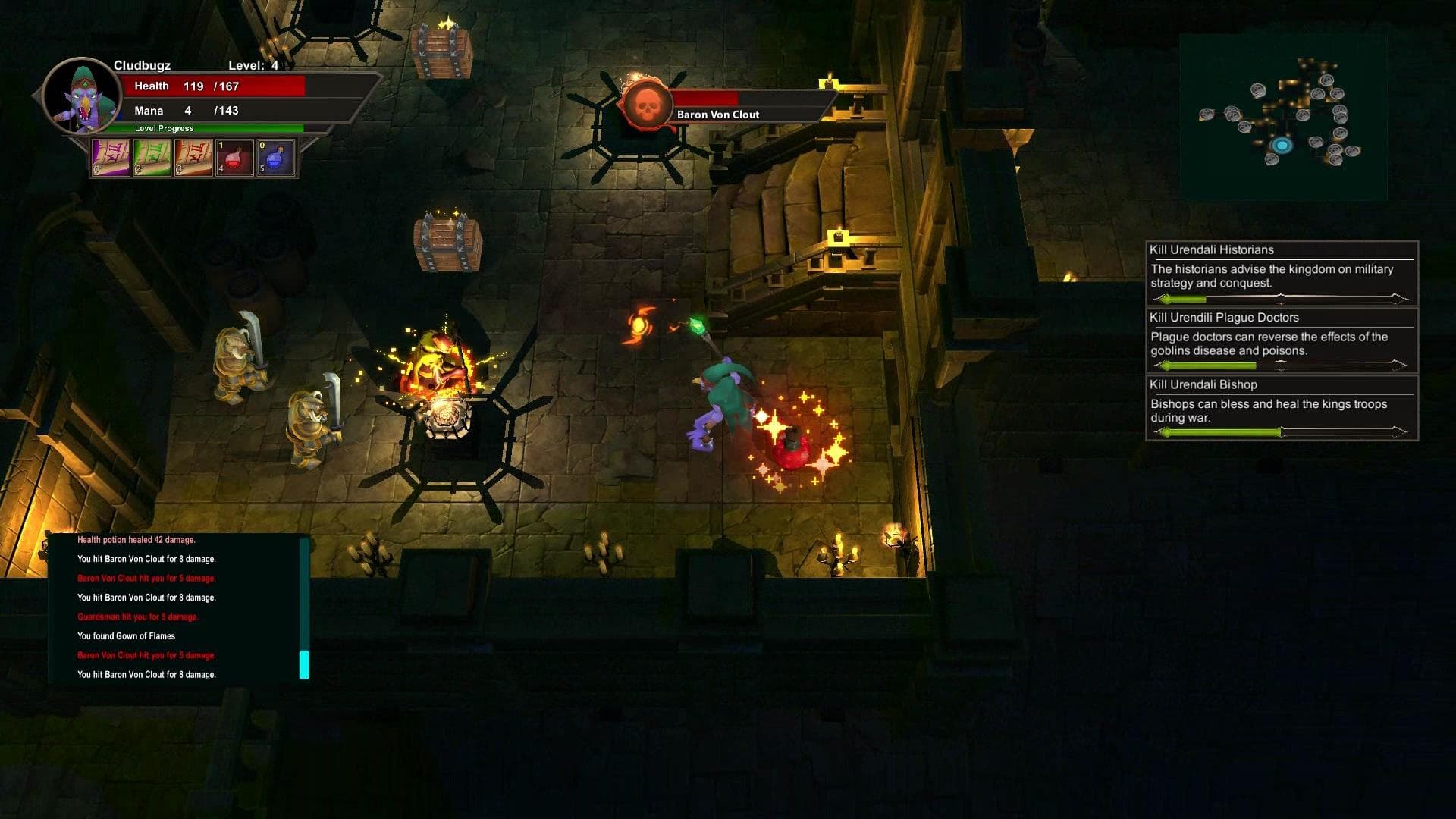Click the You found Gown of Flames log entry
Image resolution: width=1456 pixels, height=819 pixels.
point(126,635)
